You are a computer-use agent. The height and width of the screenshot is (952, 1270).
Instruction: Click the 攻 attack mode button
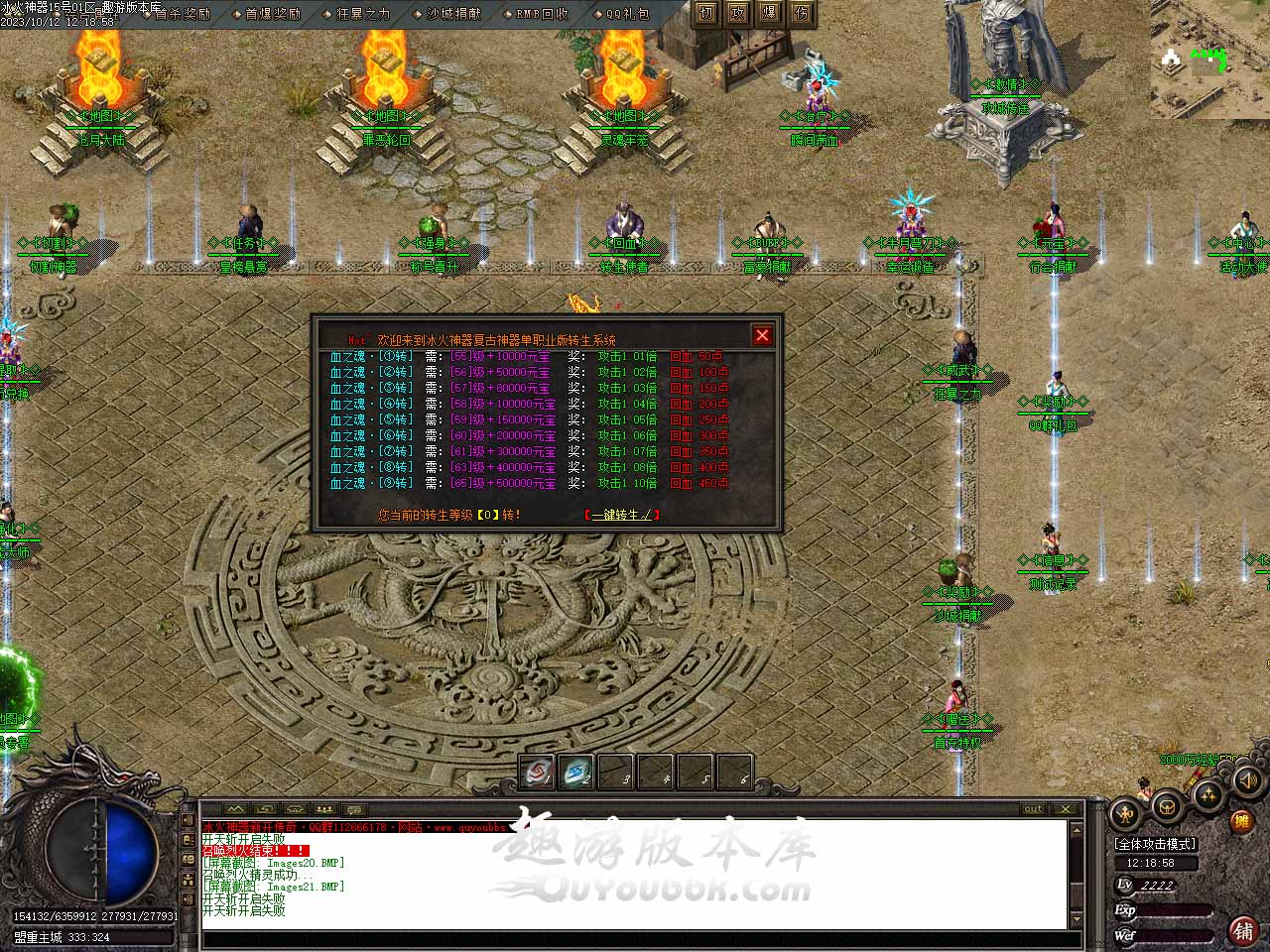coord(738,13)
